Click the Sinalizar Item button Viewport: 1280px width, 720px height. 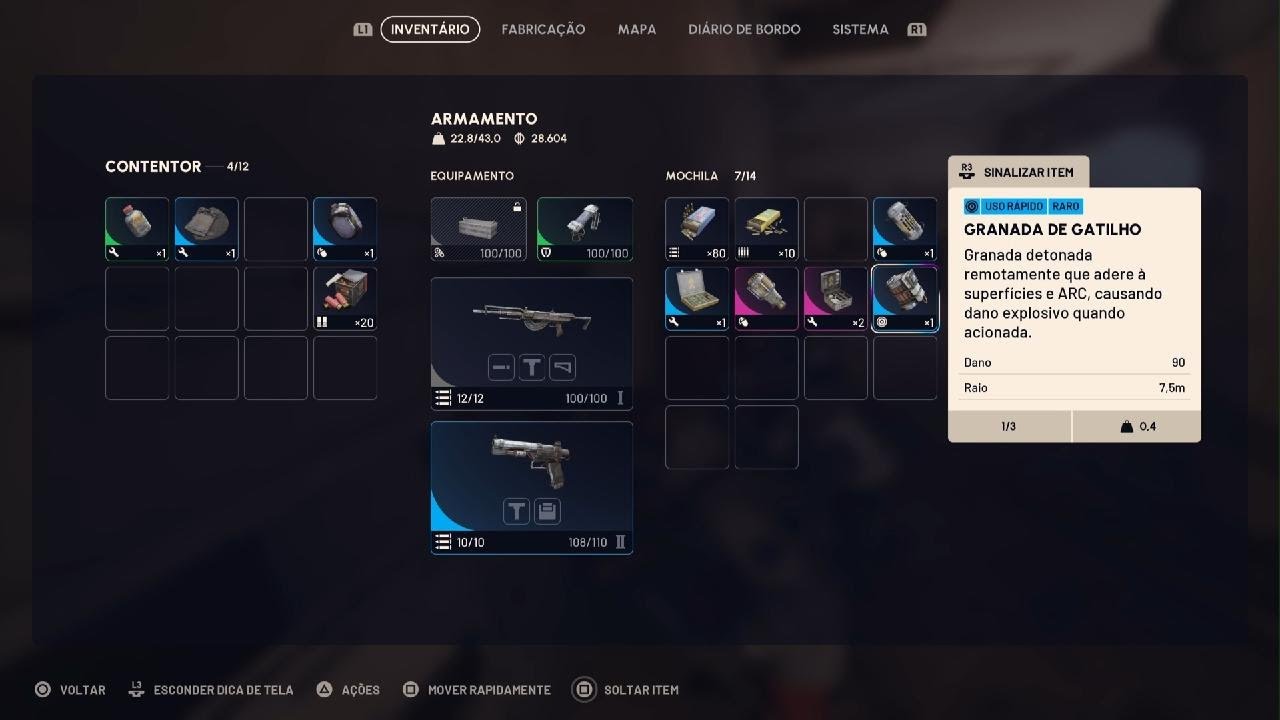(x=1018, y=172)
